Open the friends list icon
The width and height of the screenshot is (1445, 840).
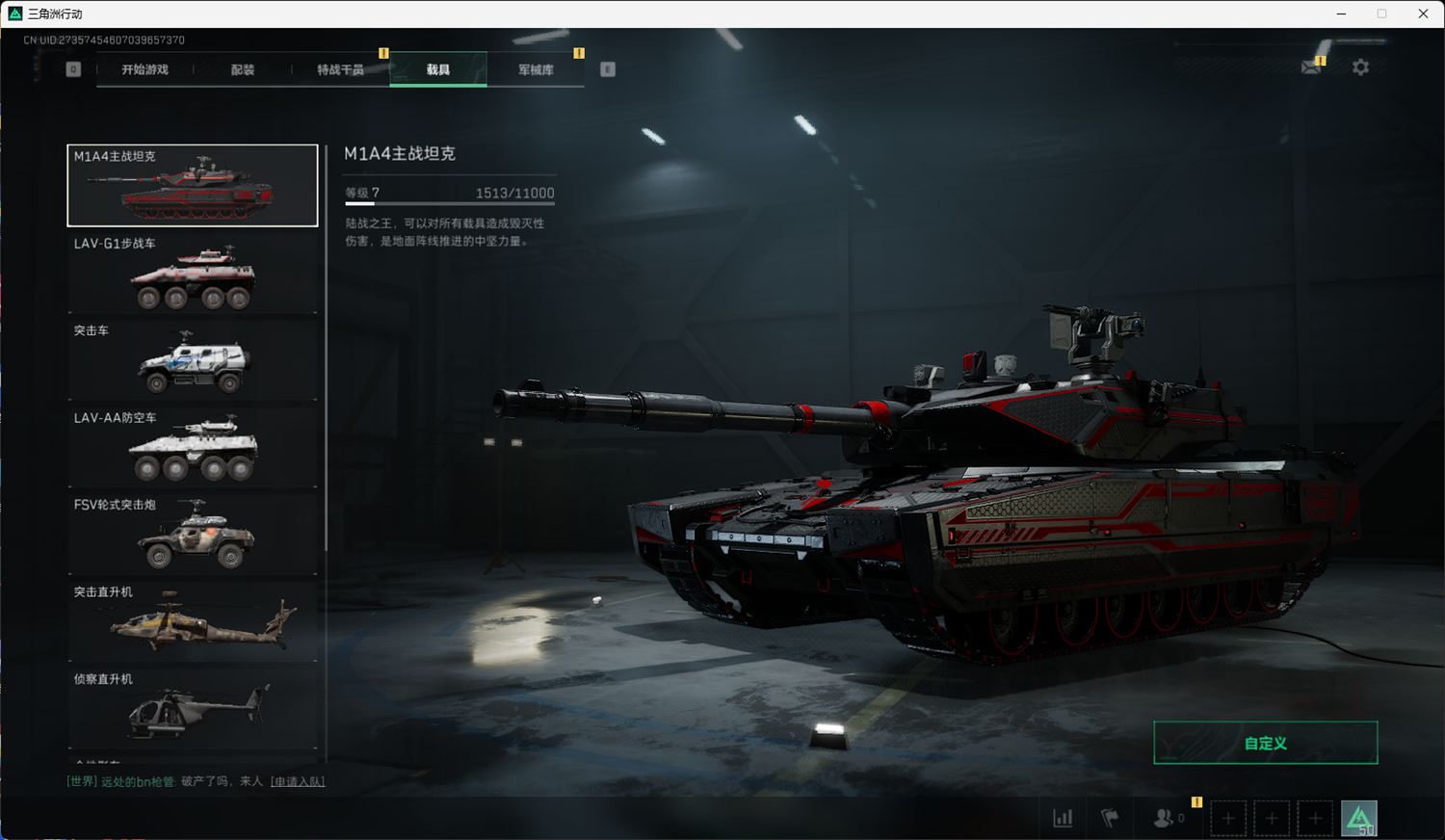[1164, 818]
